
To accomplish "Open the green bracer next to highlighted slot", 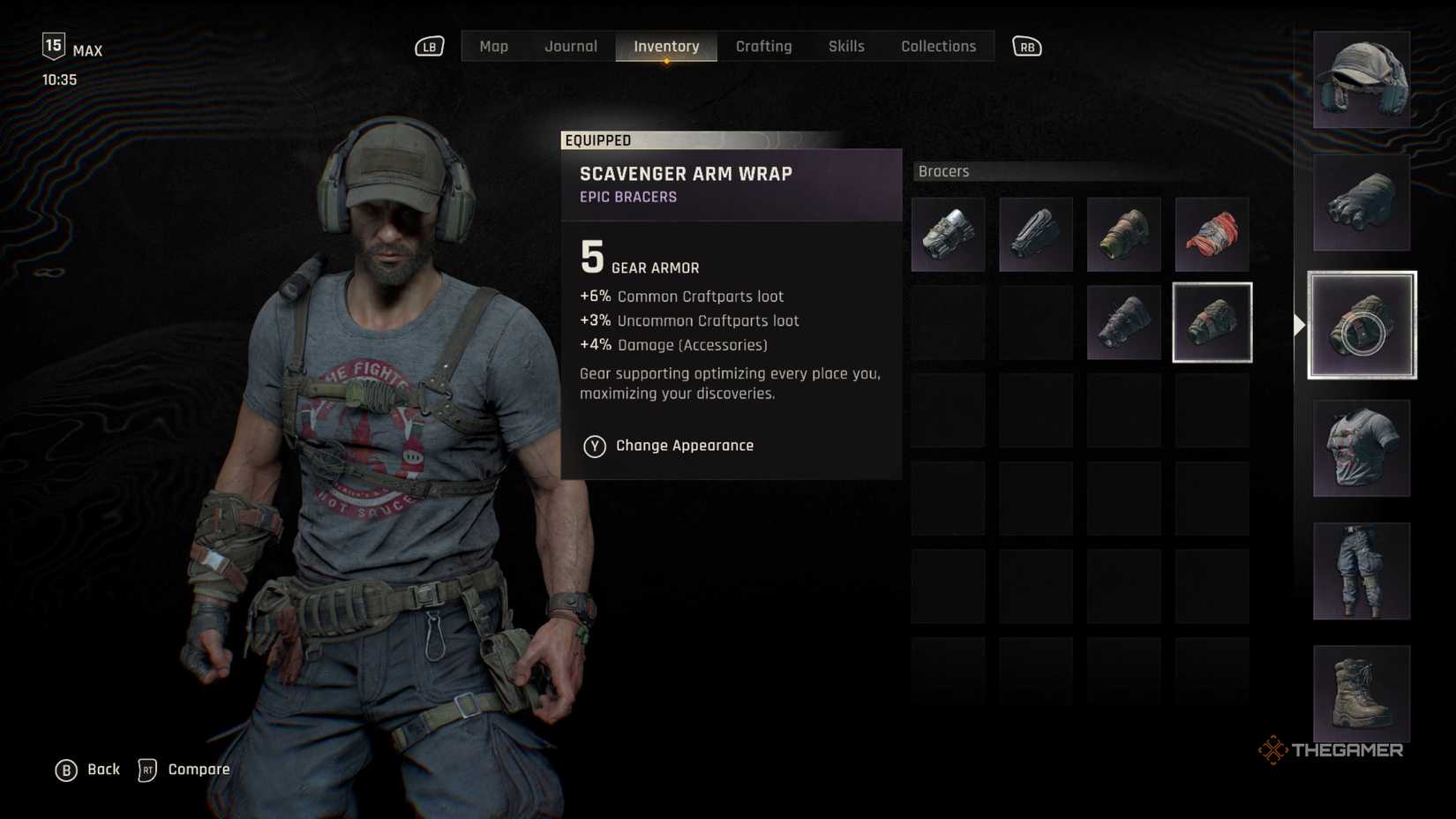I will coord(1124,322).
